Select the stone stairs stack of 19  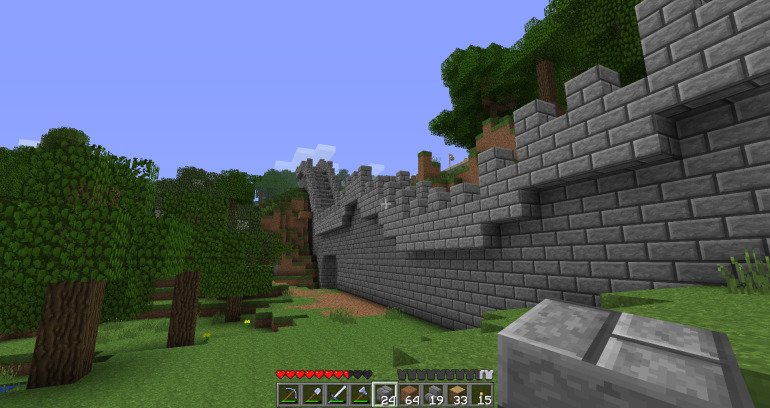(432, 394)
